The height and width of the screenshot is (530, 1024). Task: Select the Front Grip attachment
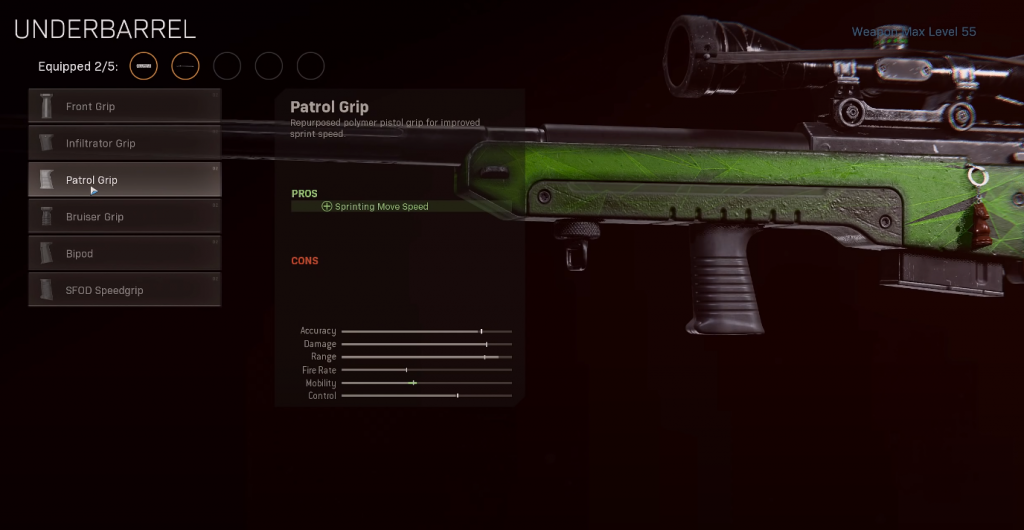click(x=124, y=106)
